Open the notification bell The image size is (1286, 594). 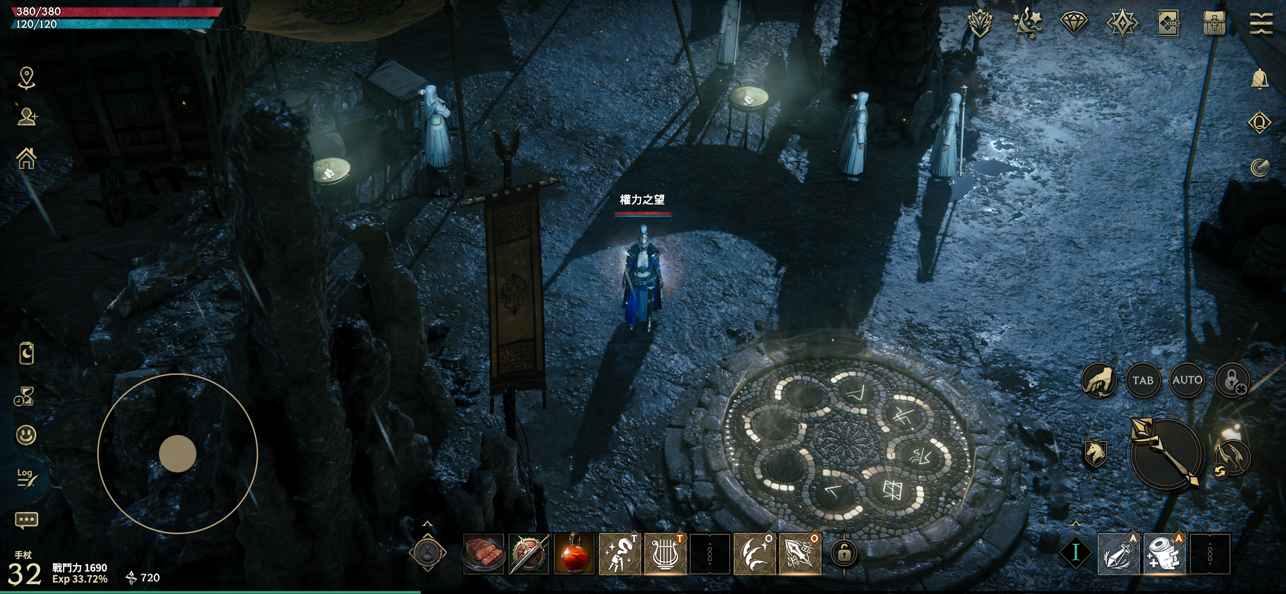[1260, 80]
